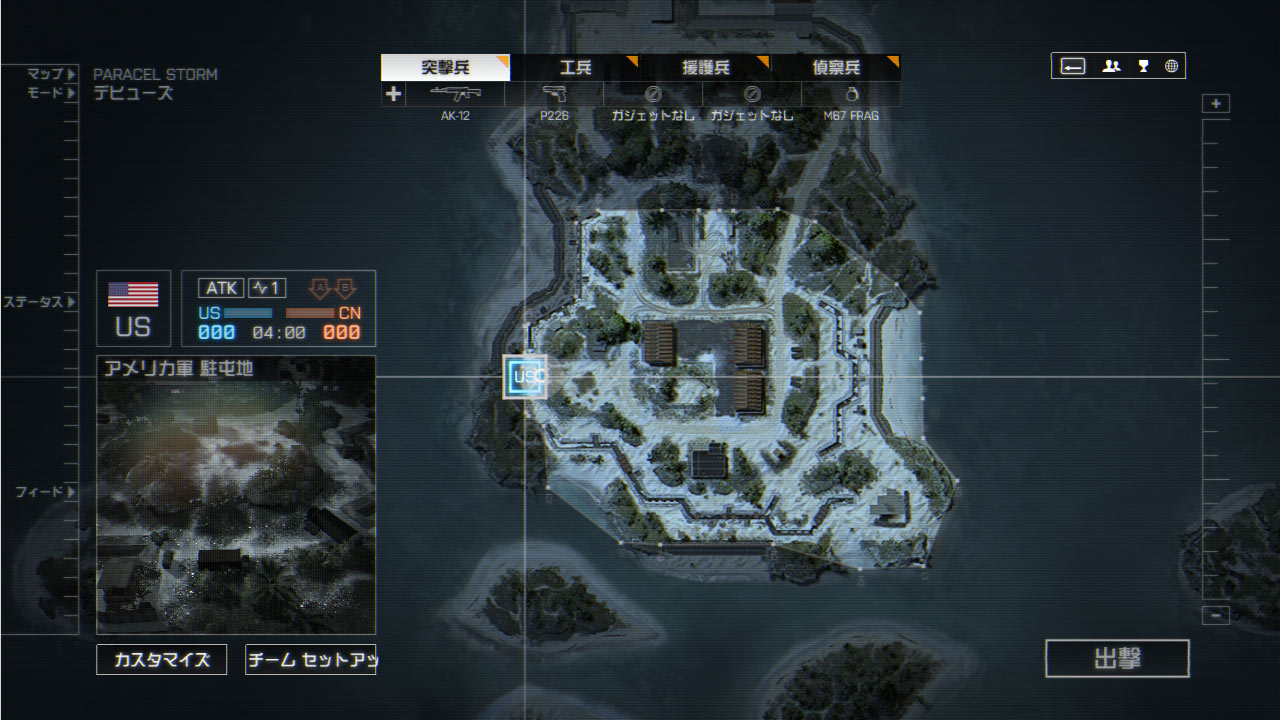Switch to the 偵察兵 recon class tab
Screen dimensions: 1280x720
[x=835, y=68]
